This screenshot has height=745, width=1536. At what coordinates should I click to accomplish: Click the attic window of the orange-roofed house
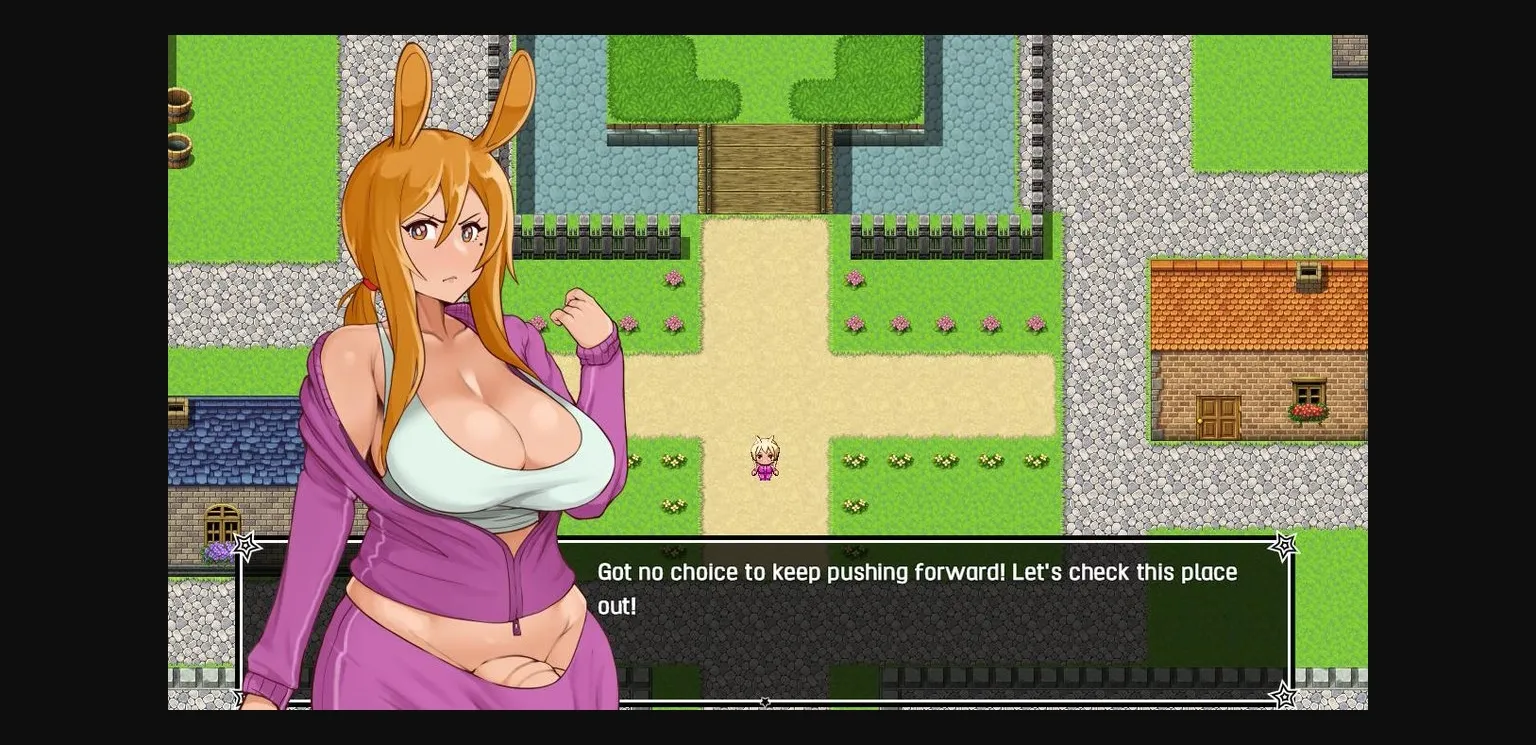click(1307, 272)
